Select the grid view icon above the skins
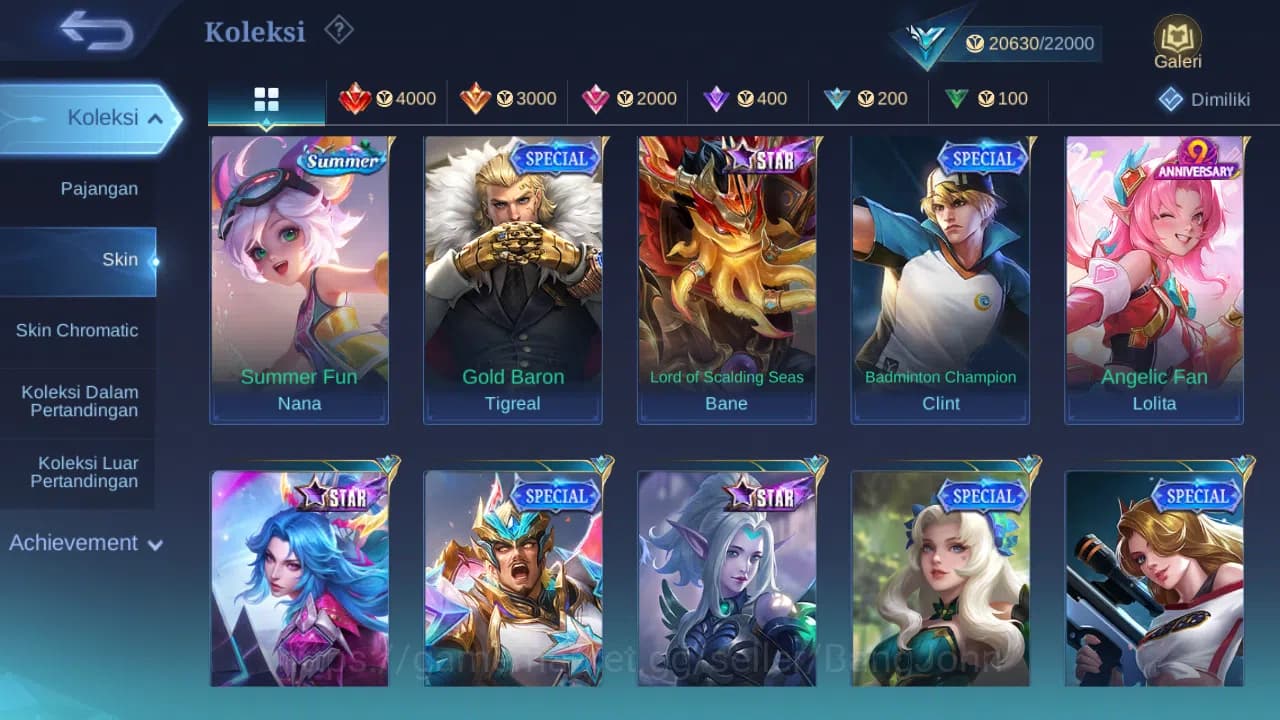Image resolution: width=1280 pixels, height=720 pixels. [265, 99]
